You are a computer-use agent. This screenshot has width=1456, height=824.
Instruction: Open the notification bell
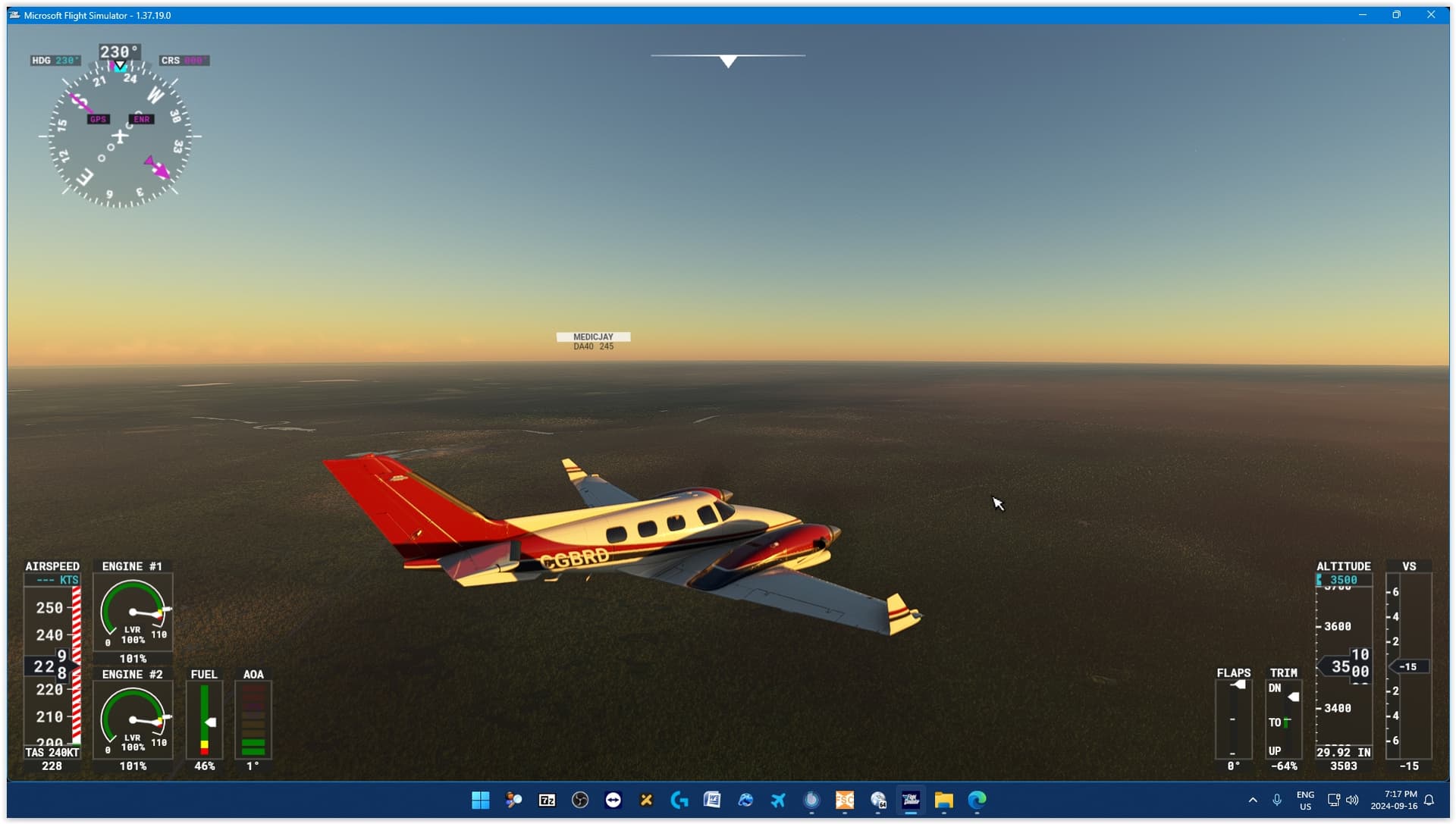pos(1430,801)
